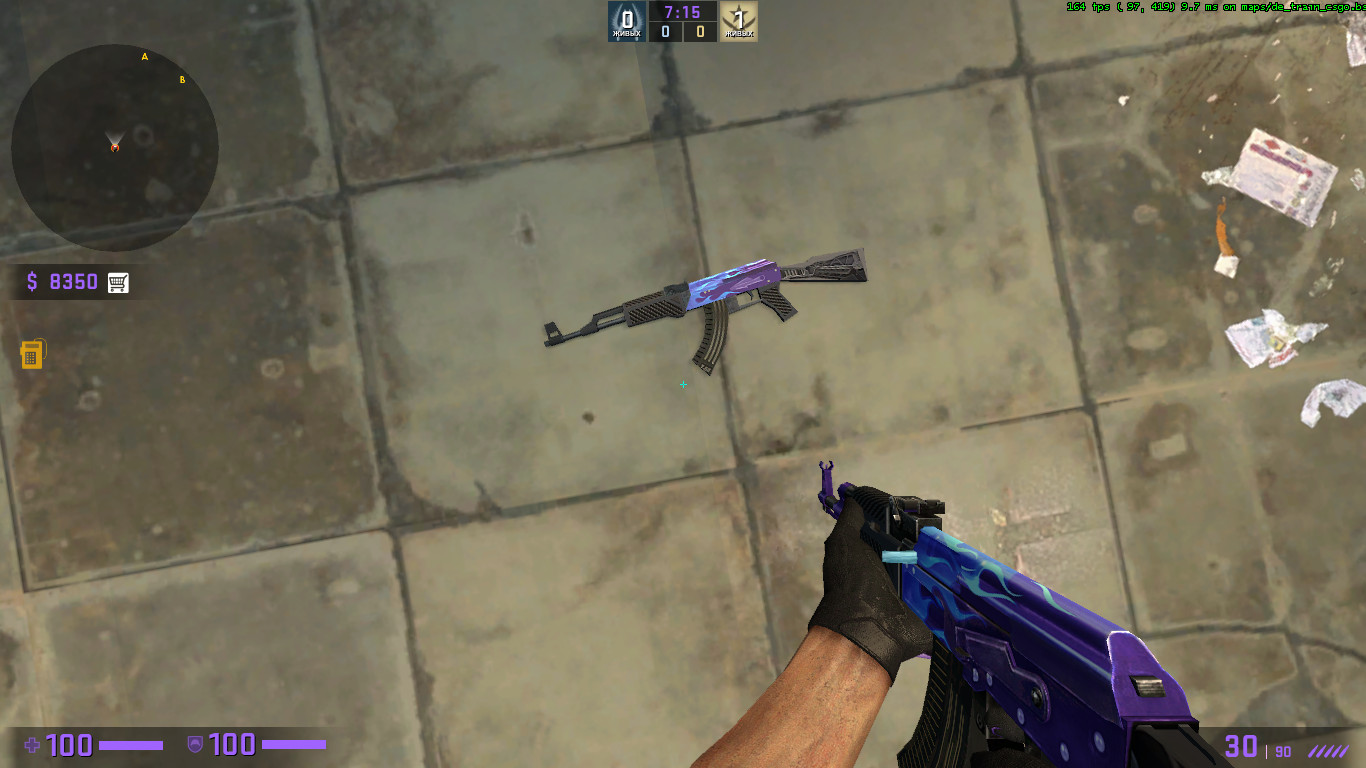Select the round timer showing 7:15
1366x768 pixels.
click(683, 13)
